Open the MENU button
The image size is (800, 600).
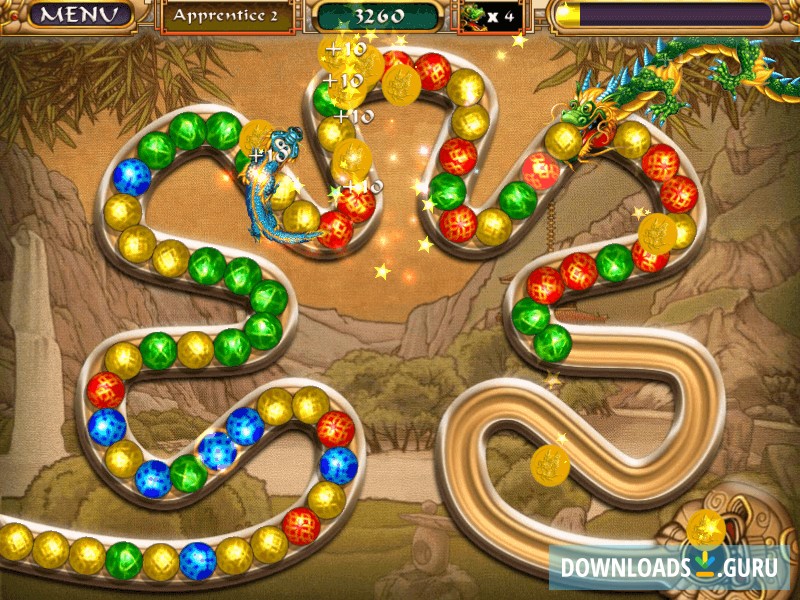[72, 15]
